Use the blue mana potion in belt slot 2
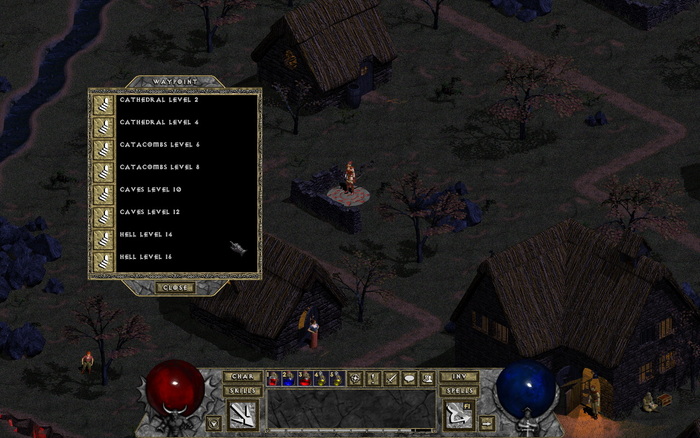Screen dimensions: 700x438 [290, 378]
